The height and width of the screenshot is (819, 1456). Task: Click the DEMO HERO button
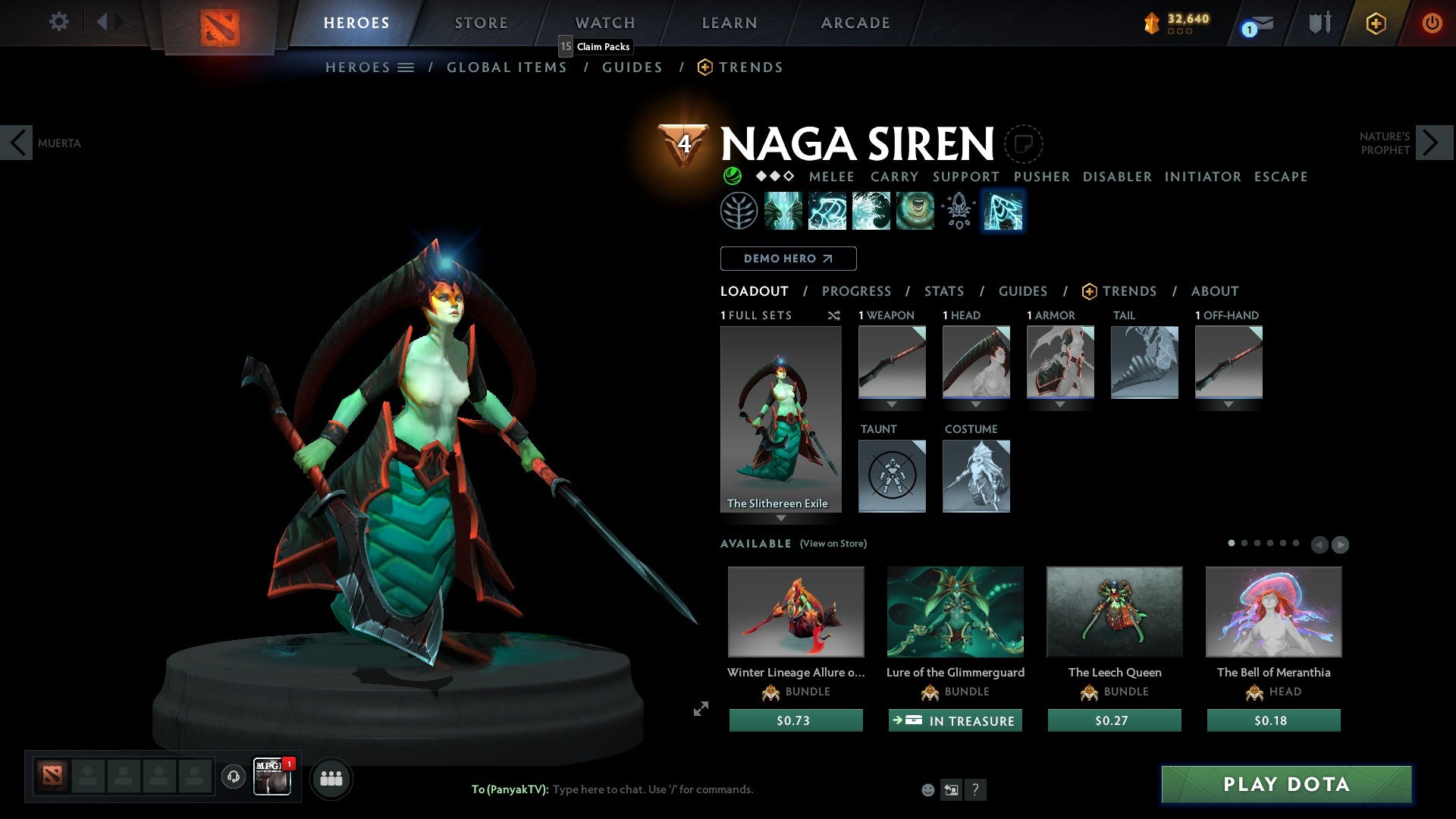coord(787,259)
